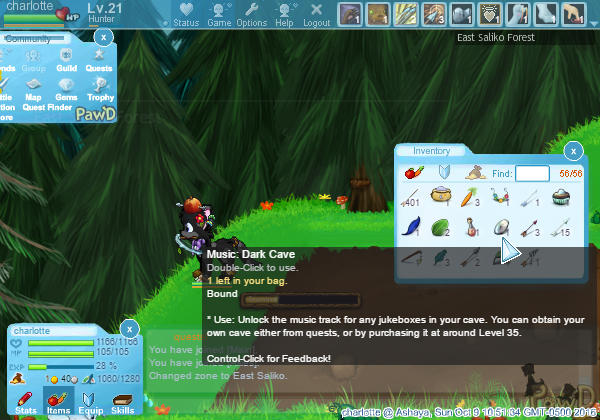Open the Quests section
The height and width of the screenshot is (420, 600).
click(x=98, y=59)
